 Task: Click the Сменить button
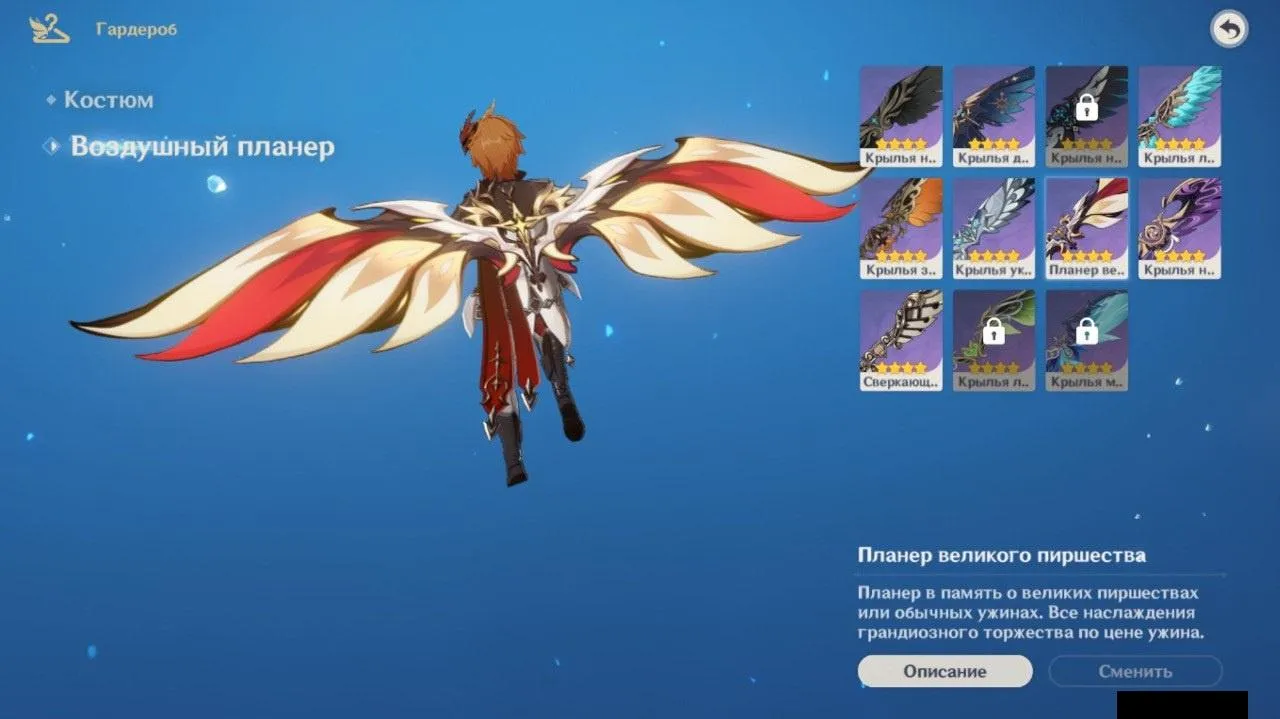tap(1135, 672)
